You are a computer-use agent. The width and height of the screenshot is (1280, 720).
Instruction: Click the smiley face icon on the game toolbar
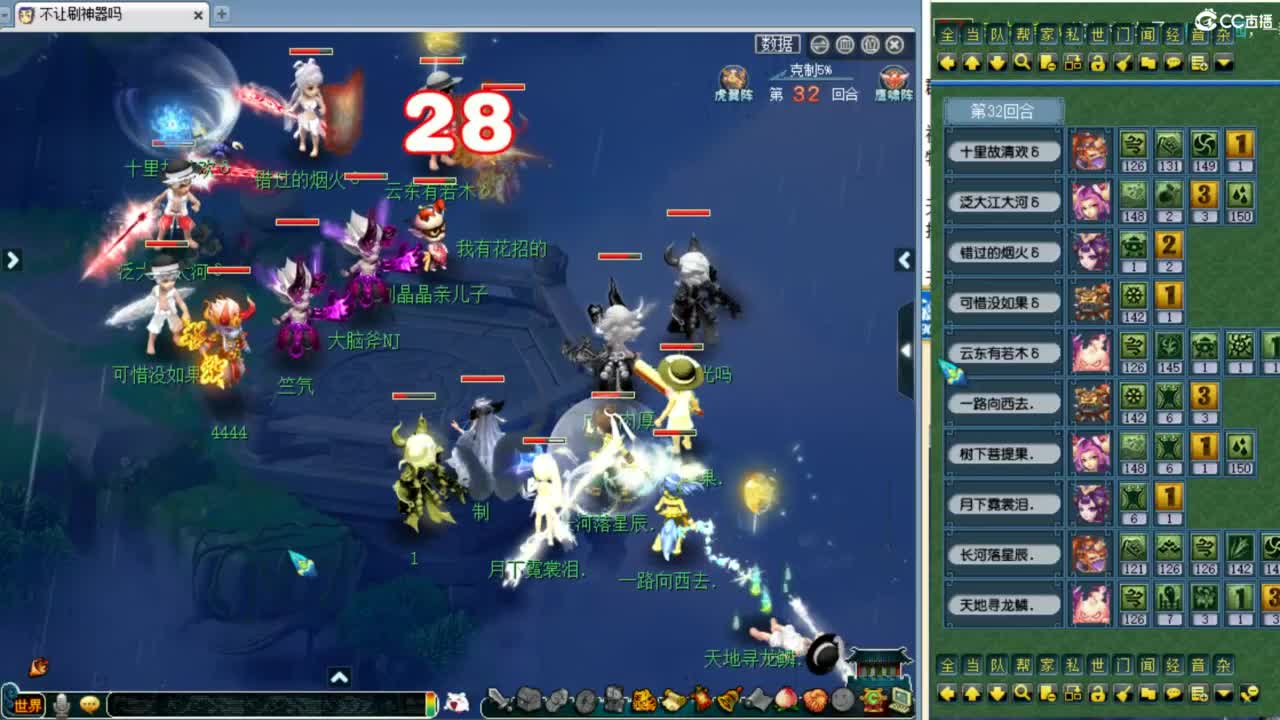tap(842, 699)
